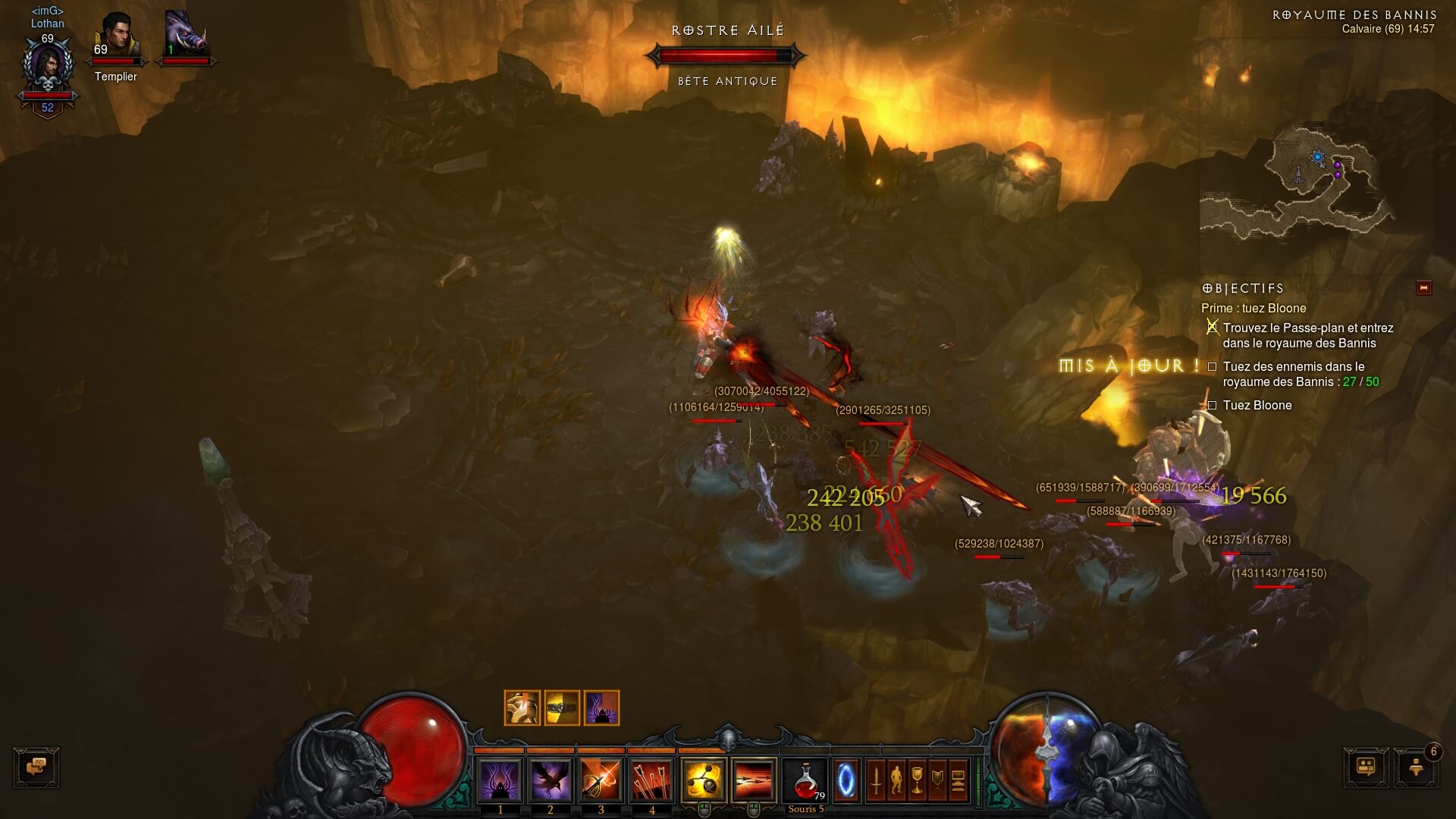1456x819 pixels.
Task: Open the skills menu sword icon
Action: pos(877,780)
